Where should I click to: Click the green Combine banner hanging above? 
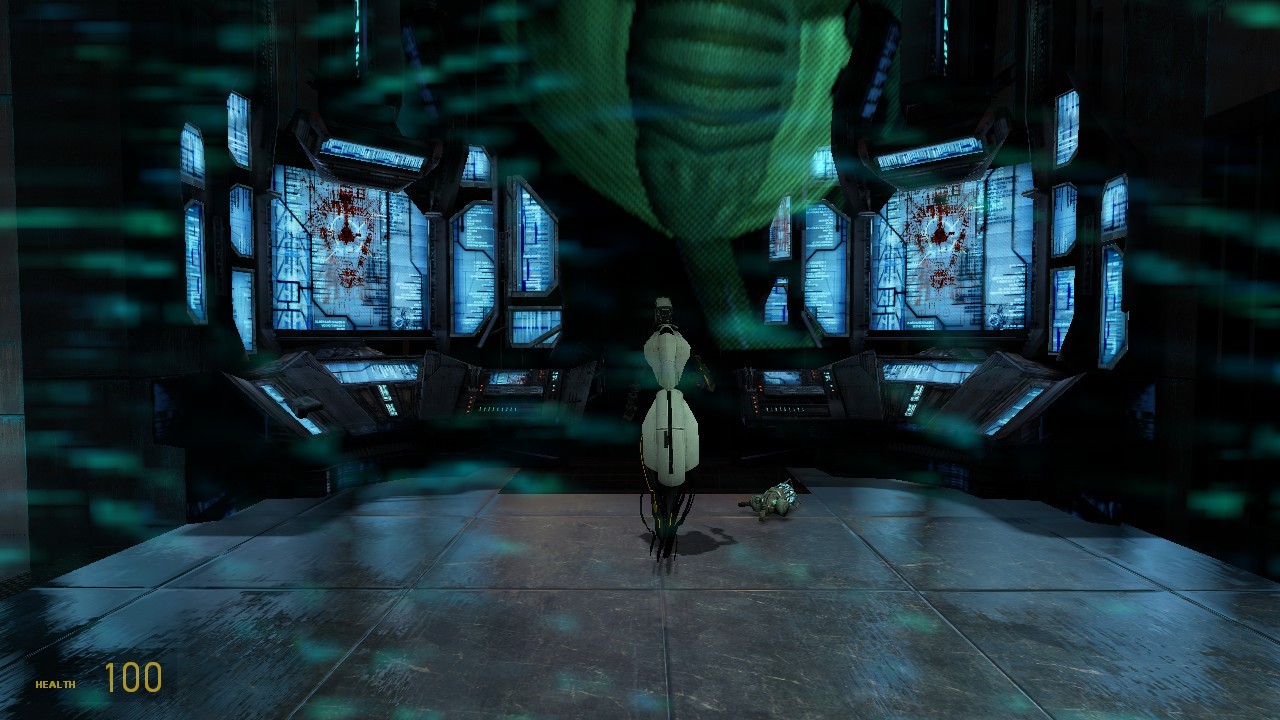[700, 120]
